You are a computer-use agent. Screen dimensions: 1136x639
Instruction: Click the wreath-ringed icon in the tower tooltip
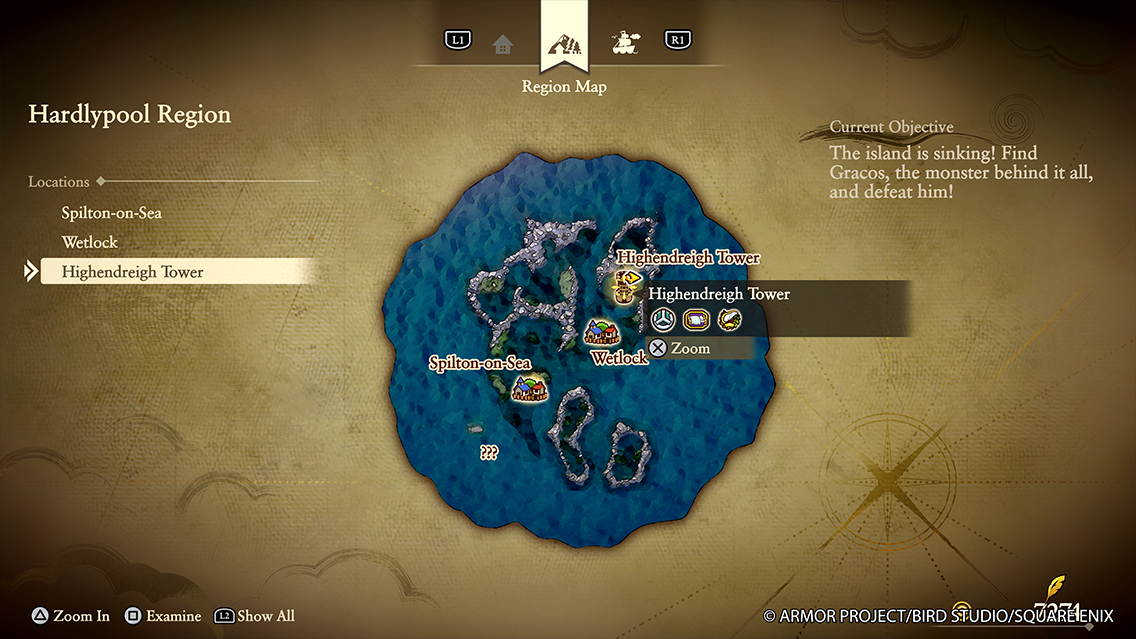coord(729,320)
